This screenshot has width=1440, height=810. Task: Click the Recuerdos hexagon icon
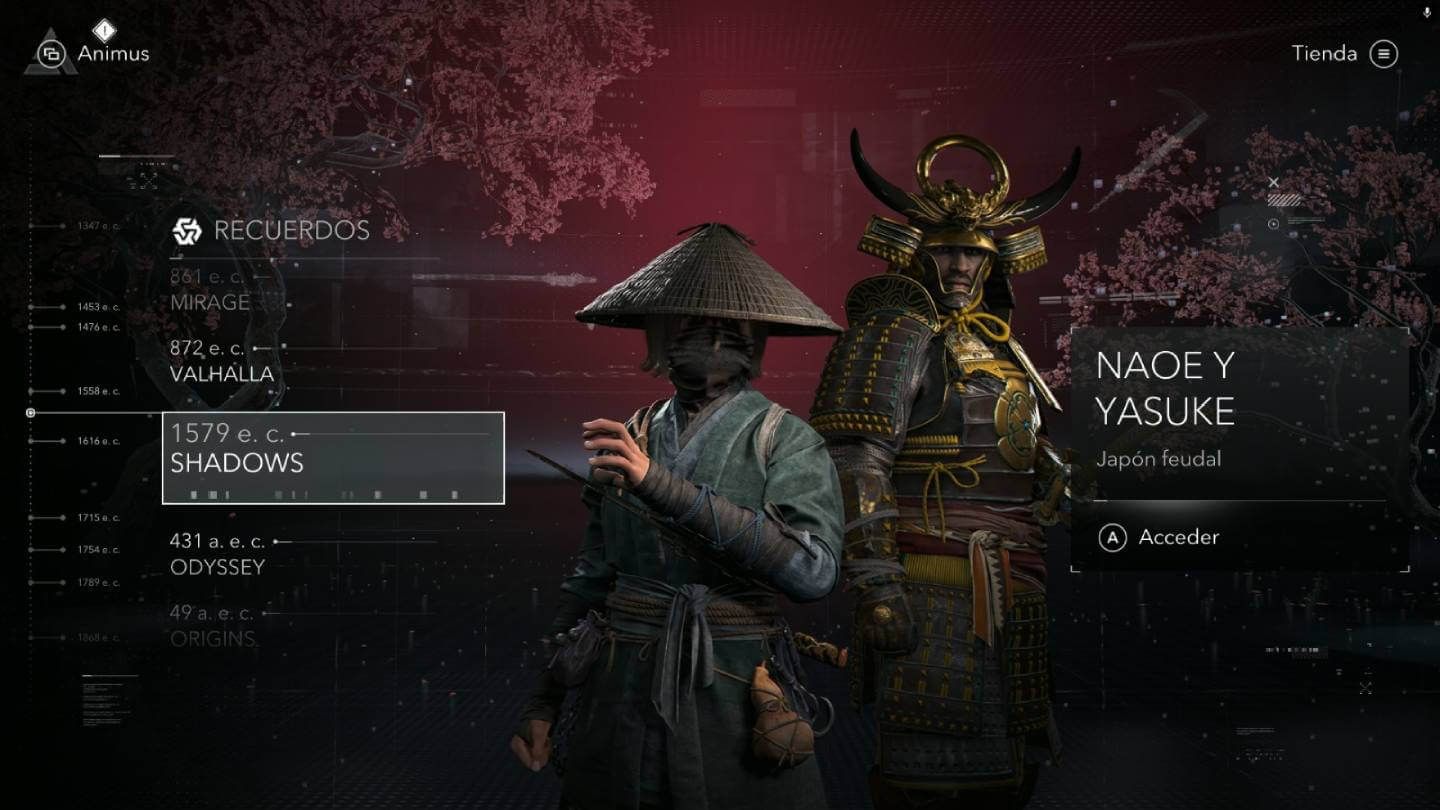pyautogui.click(x=185, y=230)
